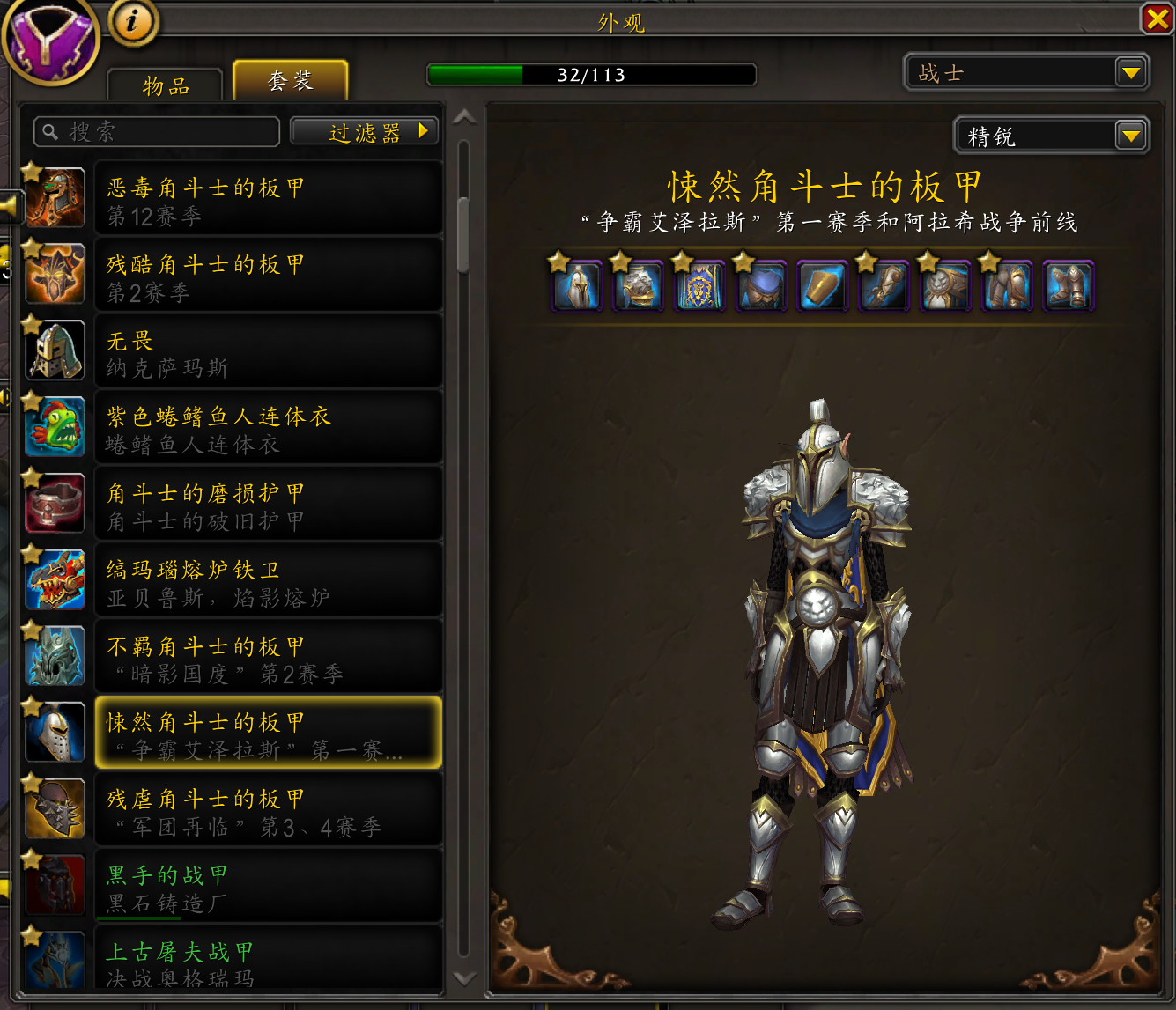The height and width of the screenshot is (1010, 1176).
Task: Expand the 过滤器 filter options
Action: coord(364,130)
